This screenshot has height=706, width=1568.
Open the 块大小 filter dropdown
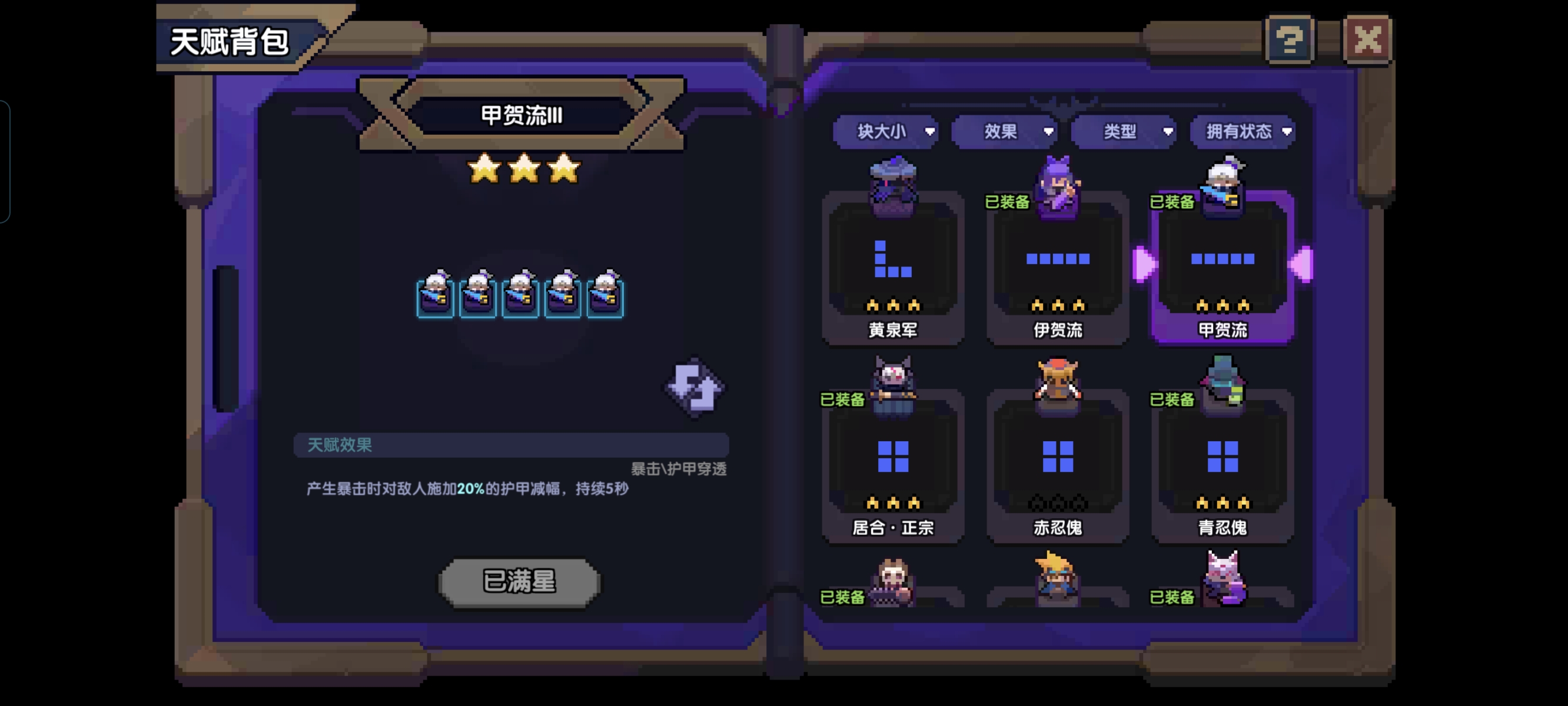click(886, 131)
